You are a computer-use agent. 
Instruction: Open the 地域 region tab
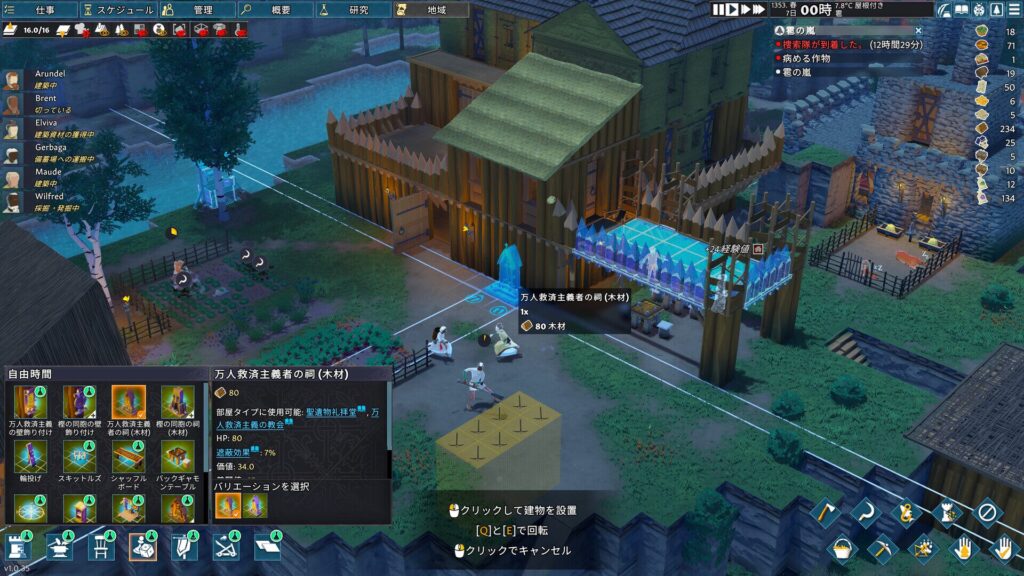[430, 10]
